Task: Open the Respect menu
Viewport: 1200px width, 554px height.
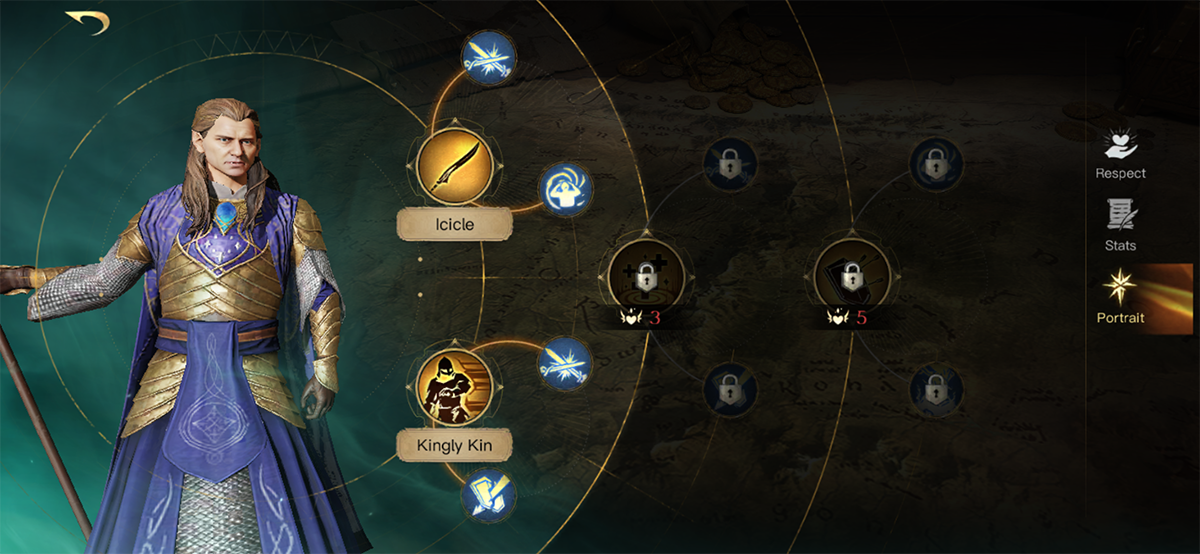Action: pyautogui.click(x=1120, y=155)
